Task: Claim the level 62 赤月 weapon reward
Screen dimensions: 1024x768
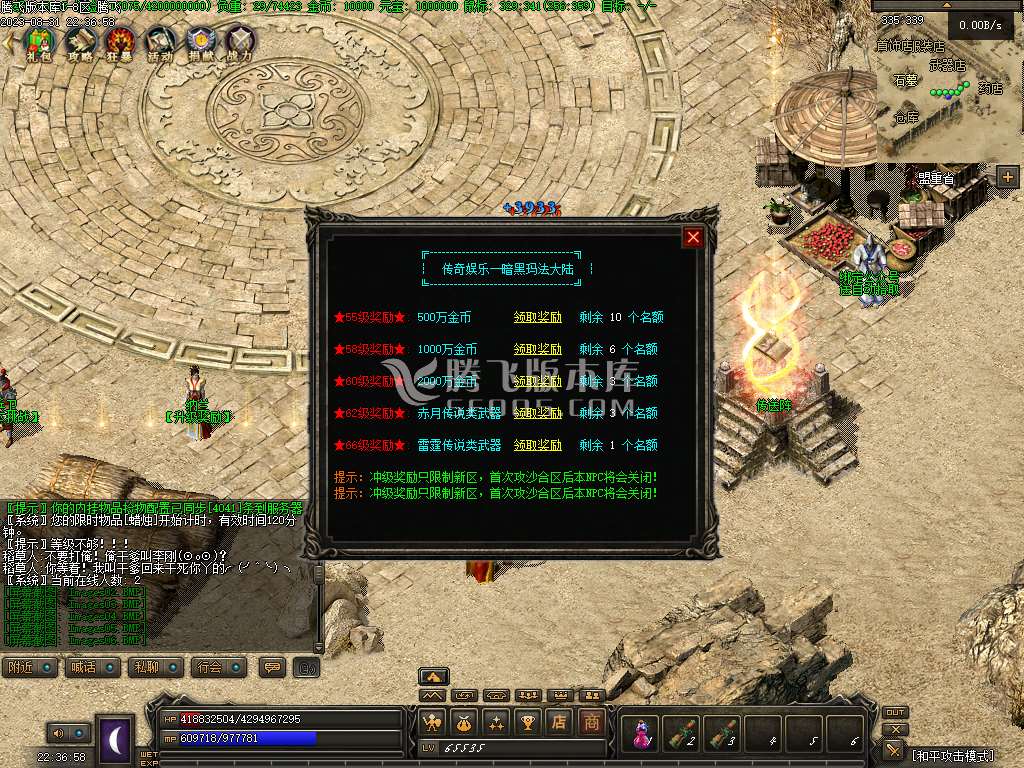Action: click(x=537, y=413)
